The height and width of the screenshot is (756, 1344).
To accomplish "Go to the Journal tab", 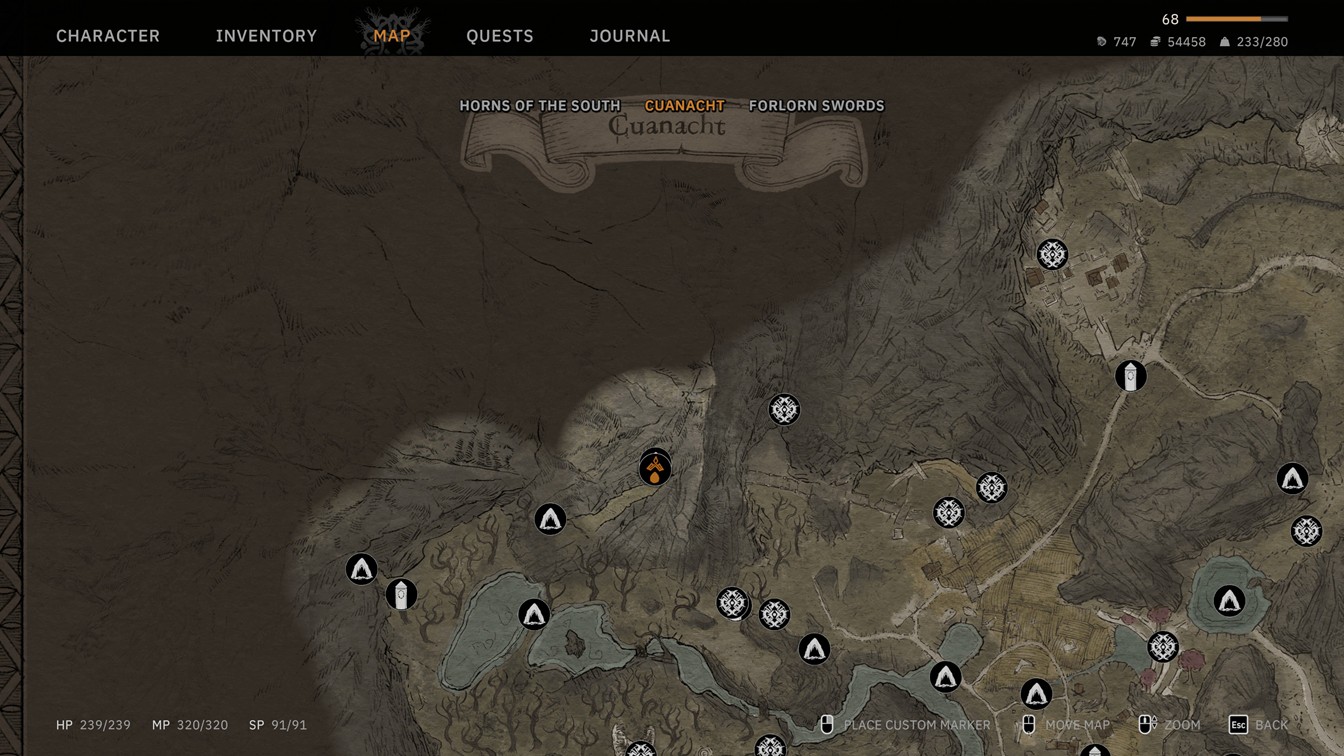I will 630,36.
